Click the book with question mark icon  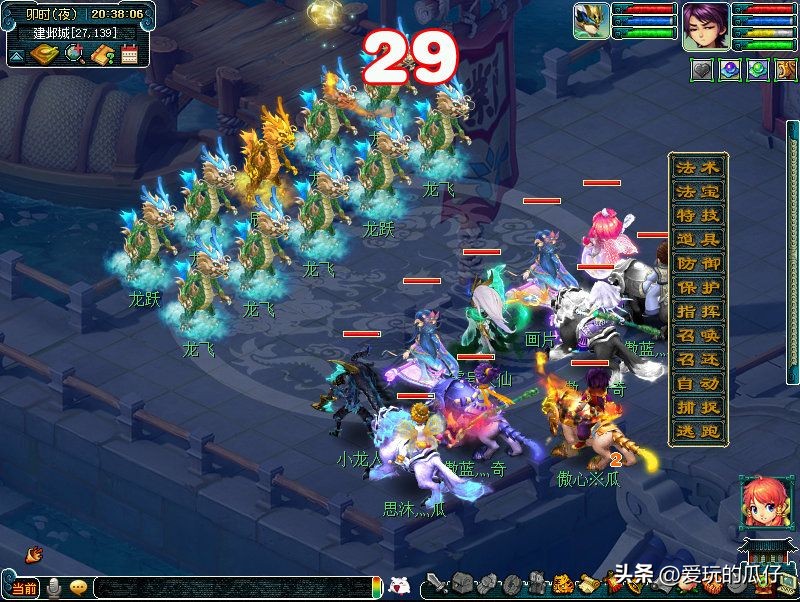(x=101, y=54)
